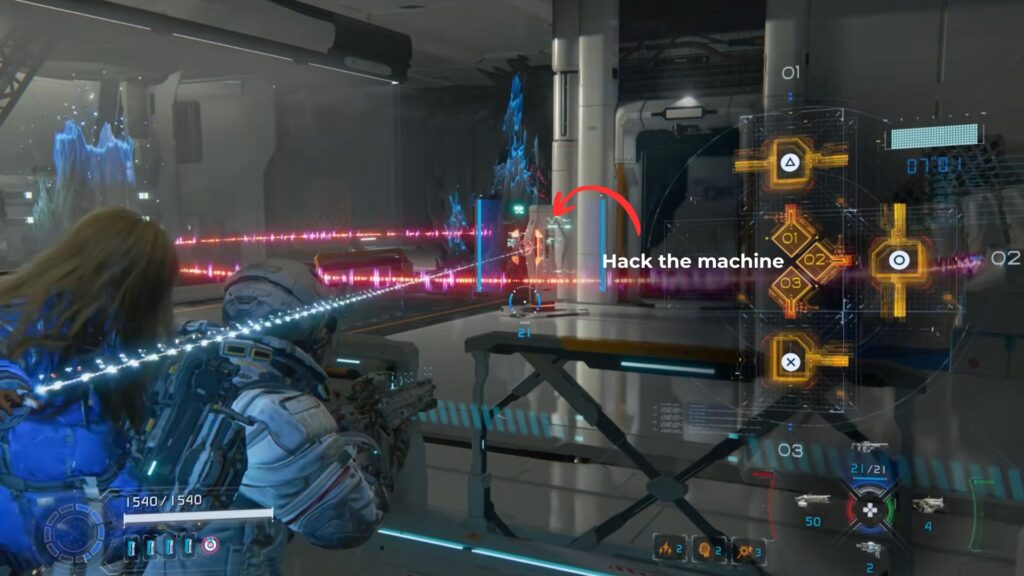Select the diamond hack node labeled 02
Screen dimensions: 1024x576
[814, 261]
